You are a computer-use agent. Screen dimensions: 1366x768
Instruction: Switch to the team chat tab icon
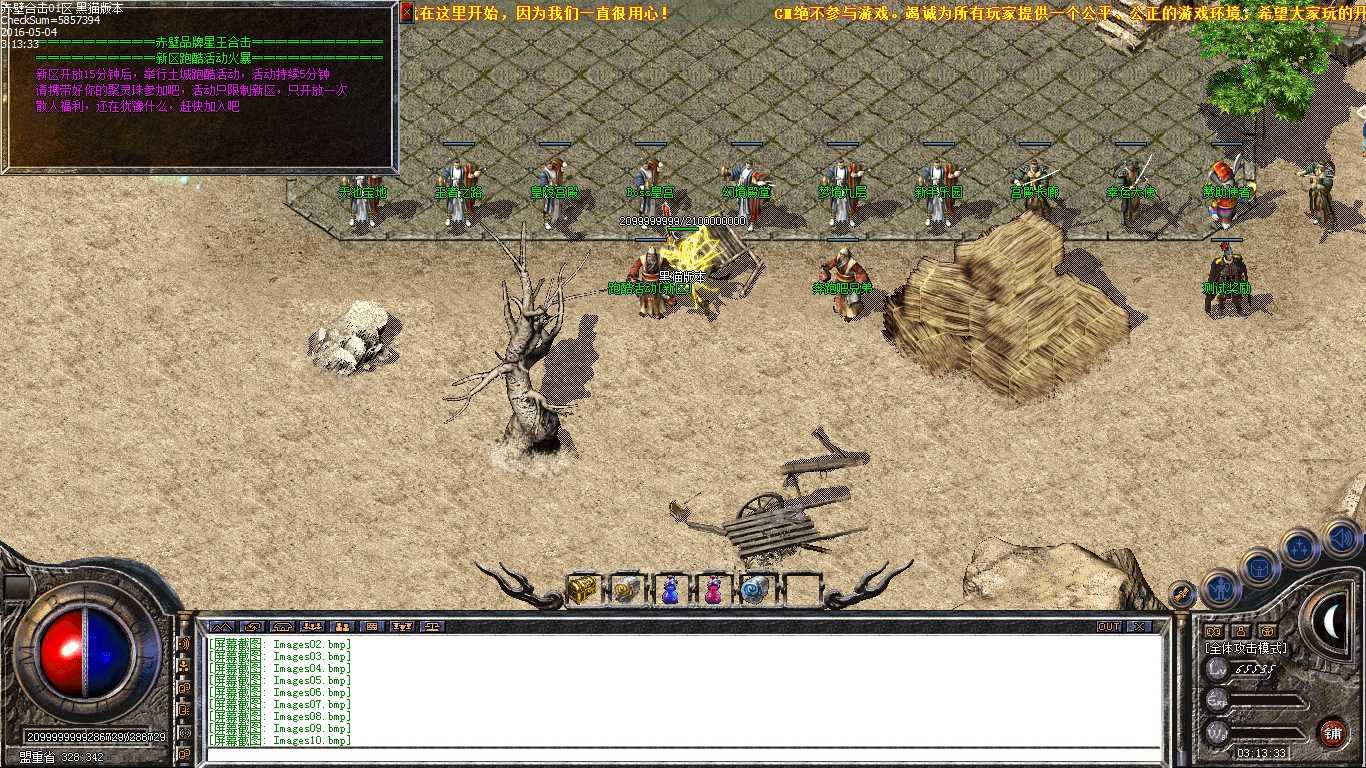pyautogui.click(x=312, y=628)
